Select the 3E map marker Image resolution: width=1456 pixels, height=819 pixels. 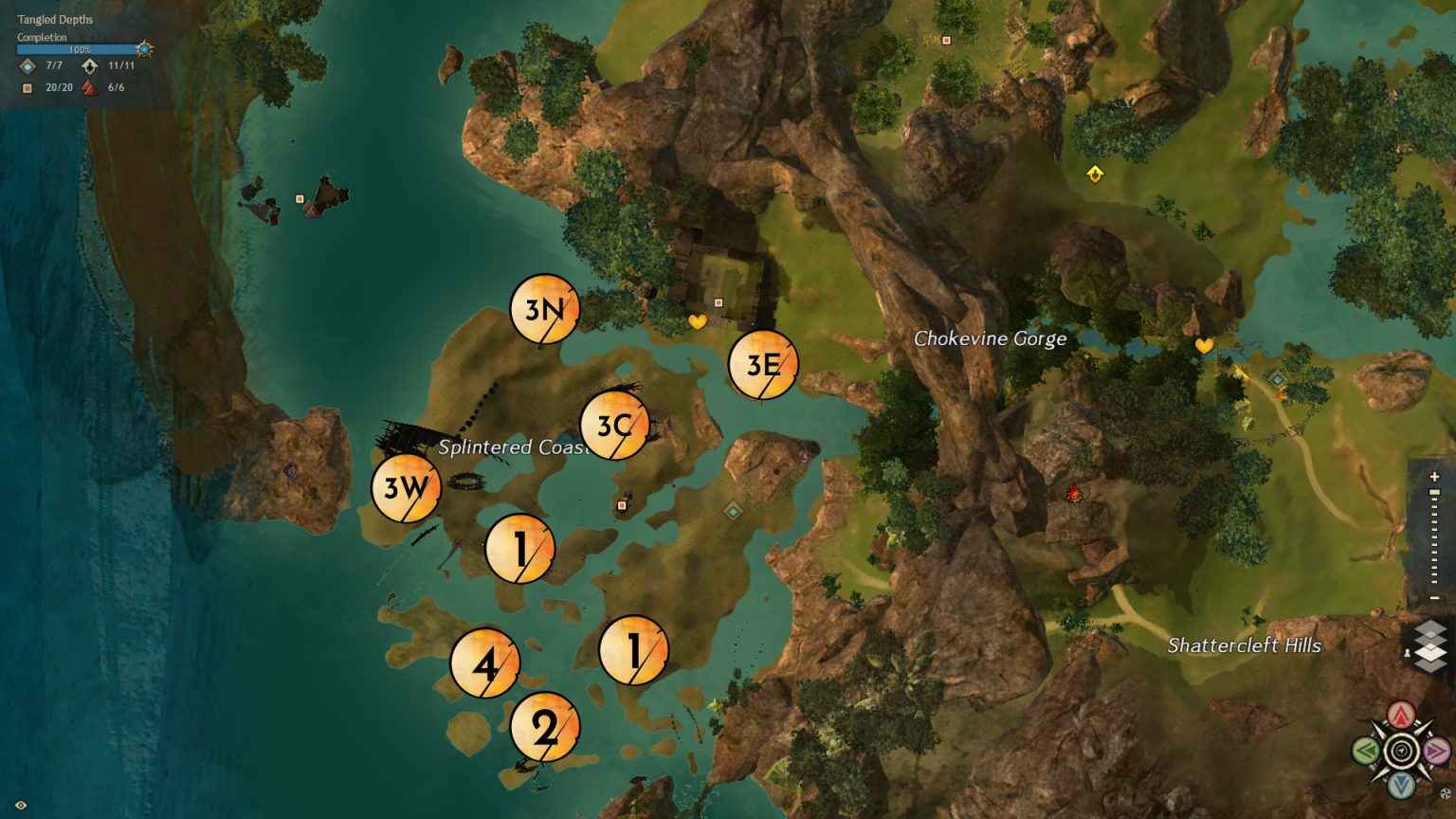coord(763,363)
